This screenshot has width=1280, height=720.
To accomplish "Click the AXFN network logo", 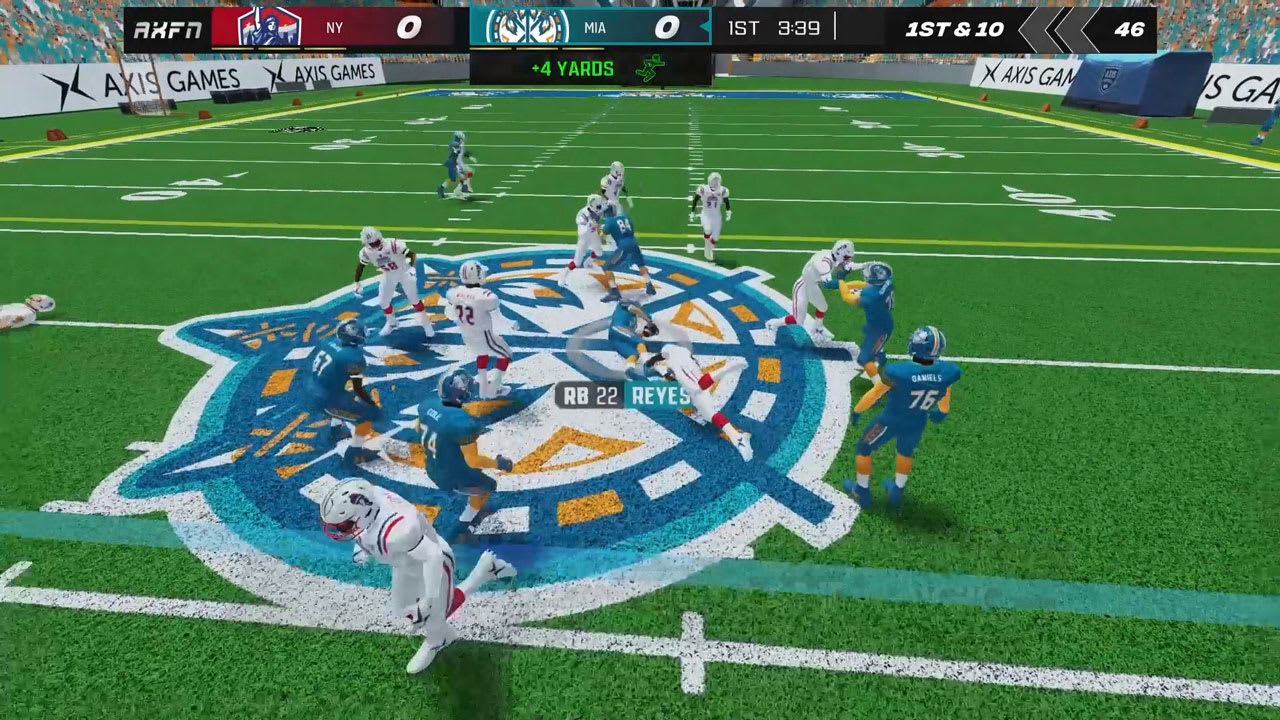I will [172, 27].
